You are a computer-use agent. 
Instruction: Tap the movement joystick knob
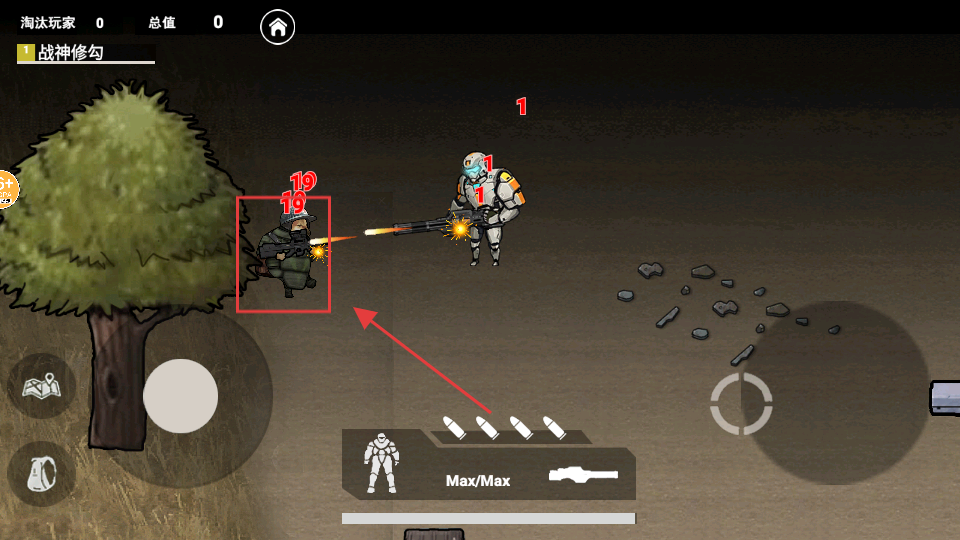(181, 396)
